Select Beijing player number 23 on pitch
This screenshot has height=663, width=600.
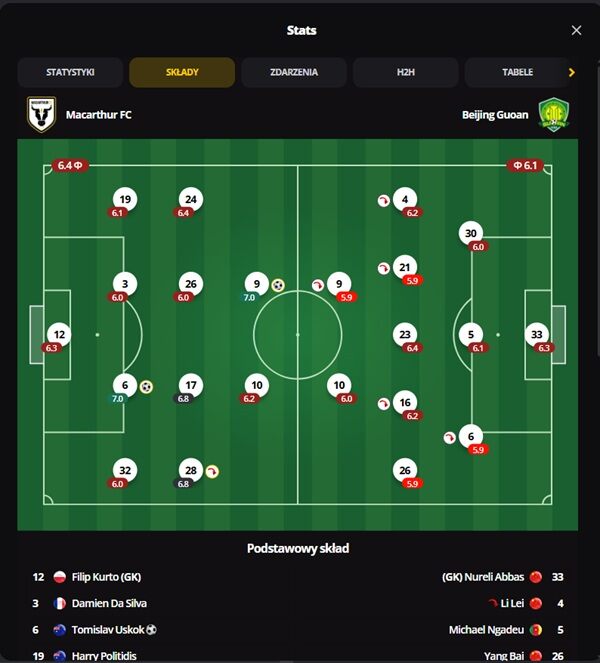click(405, 335)
